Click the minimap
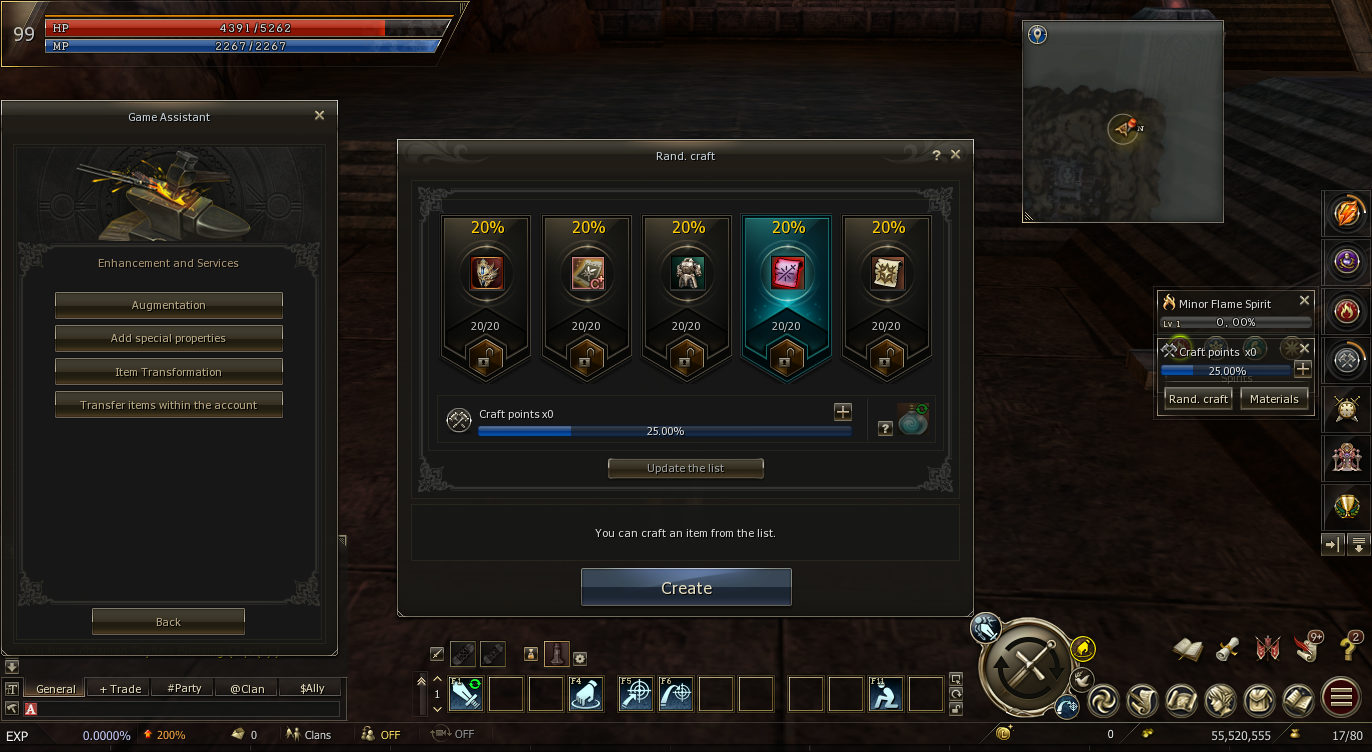The height and width of the screenshot is (752, 1372). (x=1123, y=122)
